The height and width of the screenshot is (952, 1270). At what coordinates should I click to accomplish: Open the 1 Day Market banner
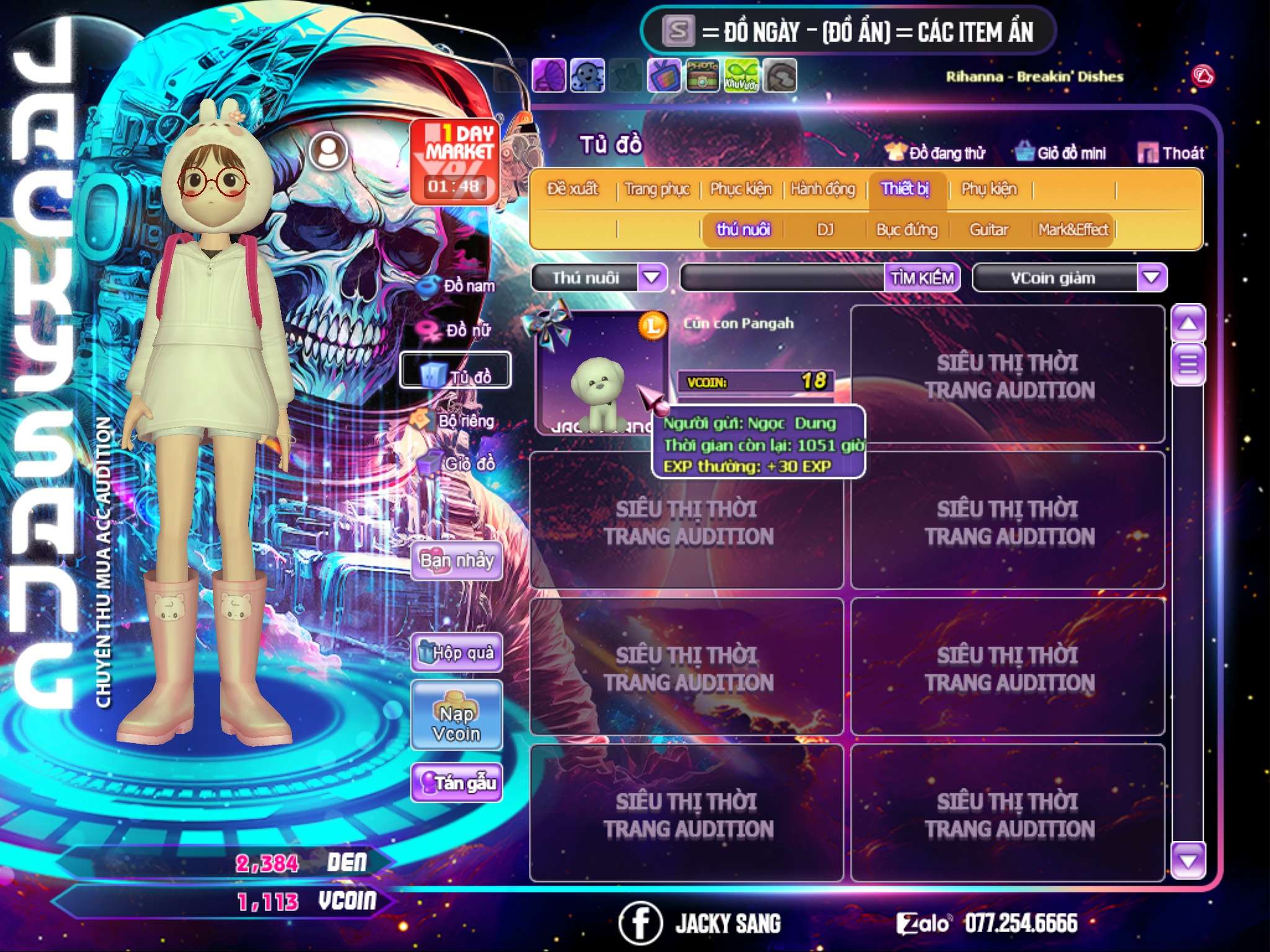(455, 161)
